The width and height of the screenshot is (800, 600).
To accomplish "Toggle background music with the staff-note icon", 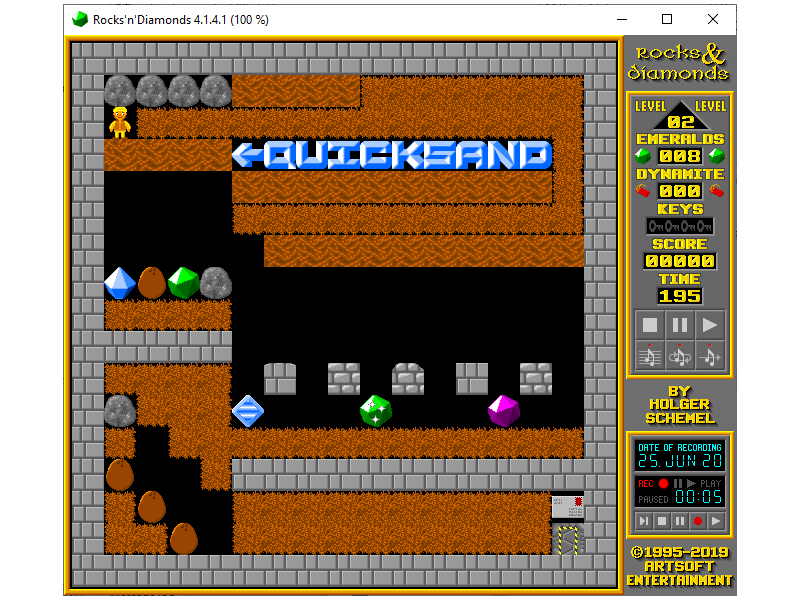I will pos(649,354).
